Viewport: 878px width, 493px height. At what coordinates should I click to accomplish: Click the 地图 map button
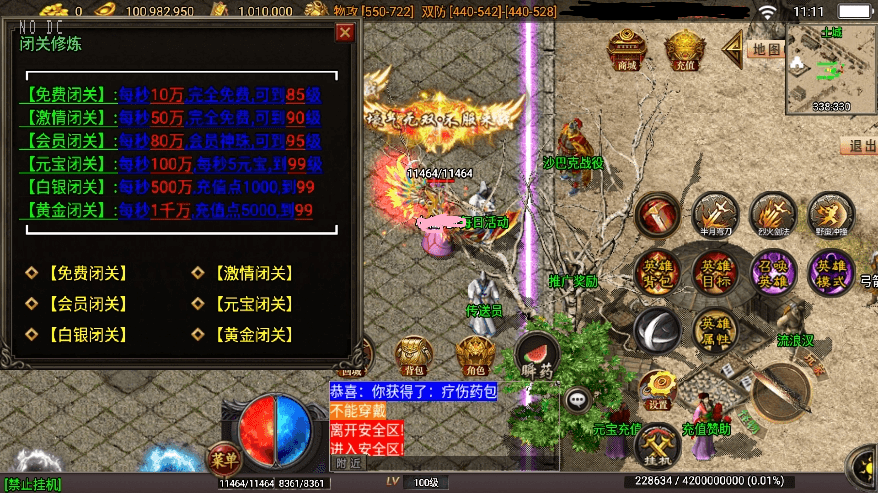(x=765, y=48)
